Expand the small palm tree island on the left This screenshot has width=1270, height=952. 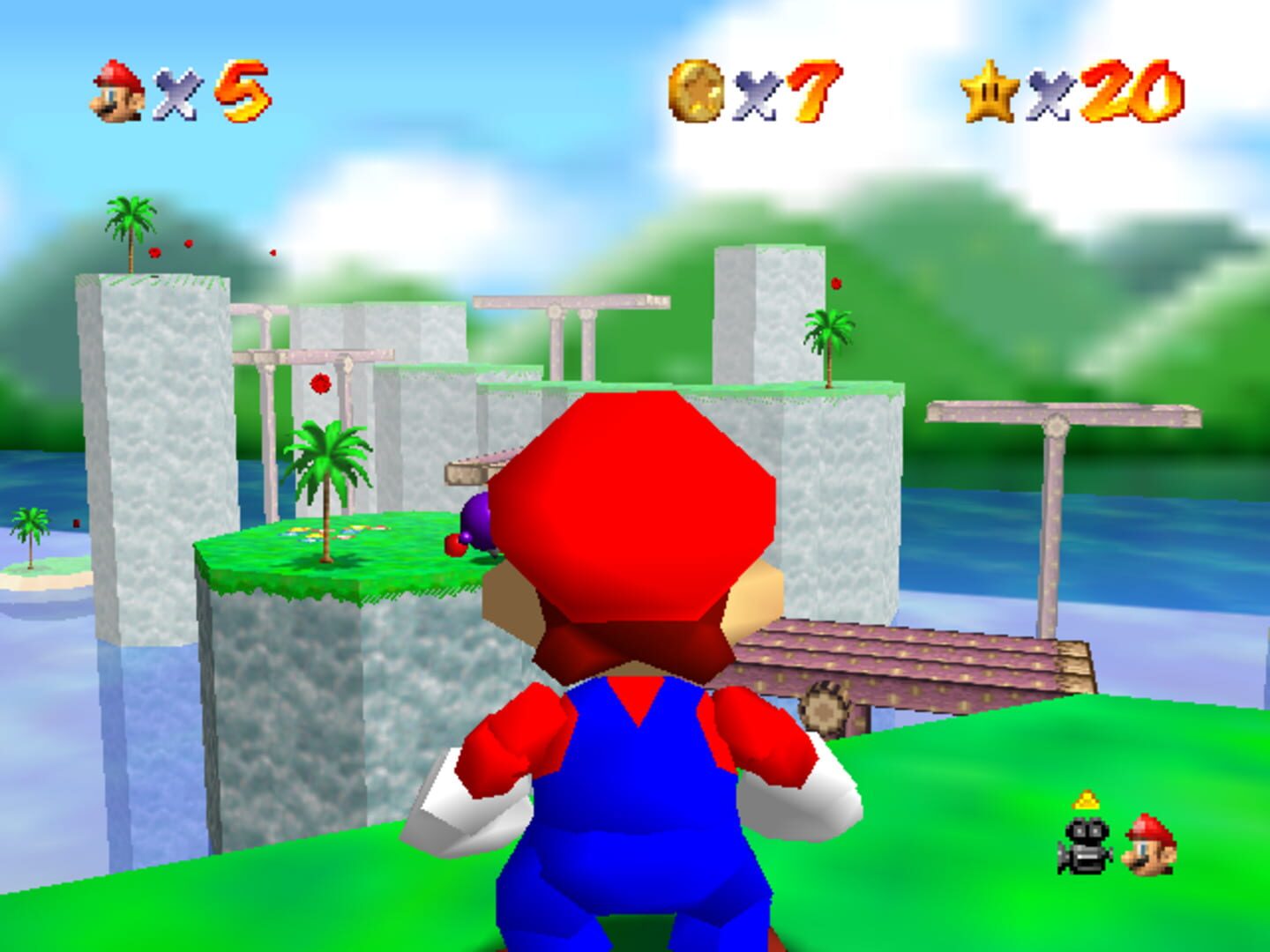coord(35,542)
